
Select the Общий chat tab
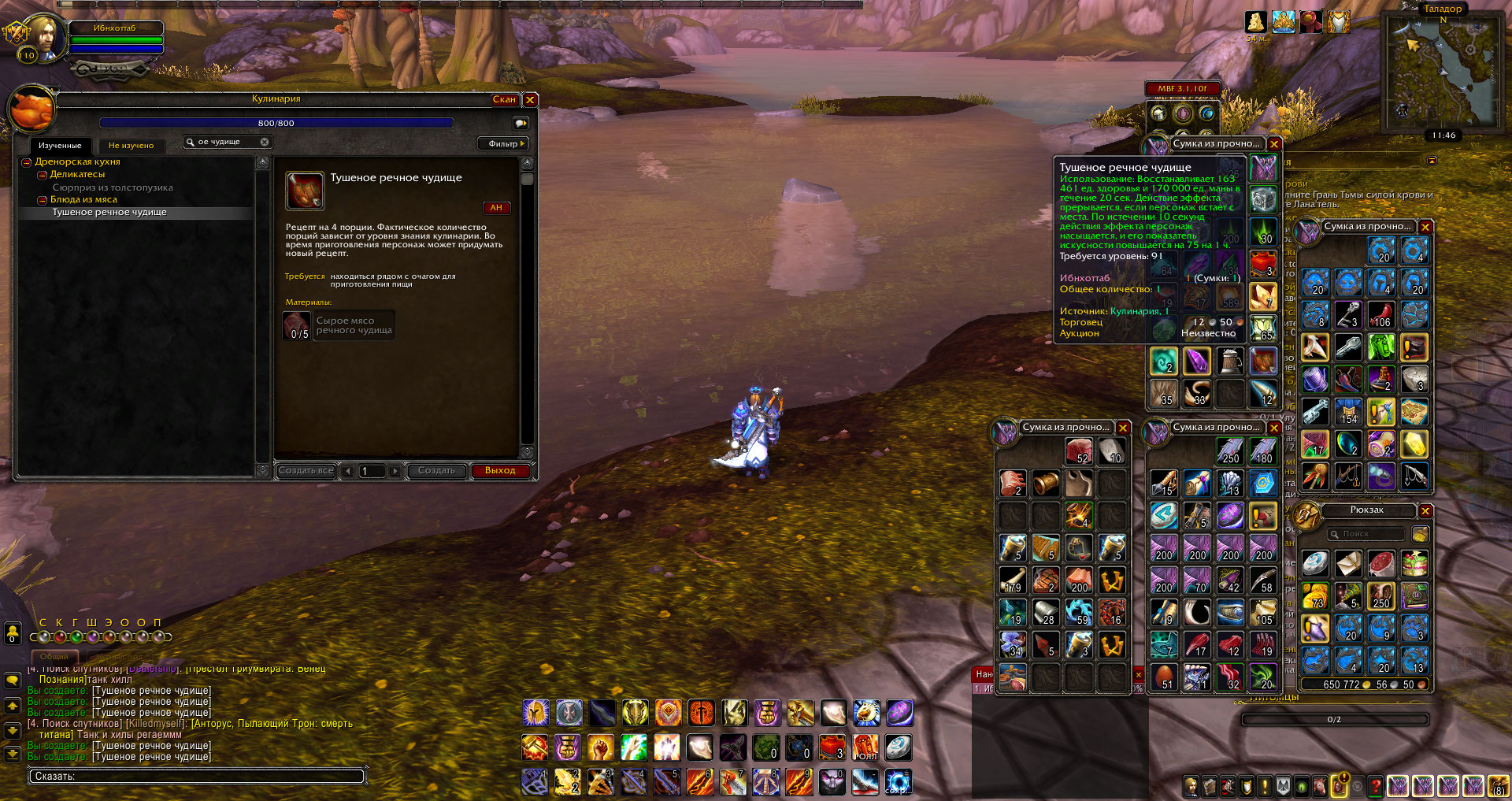click(x=54, y=656)
